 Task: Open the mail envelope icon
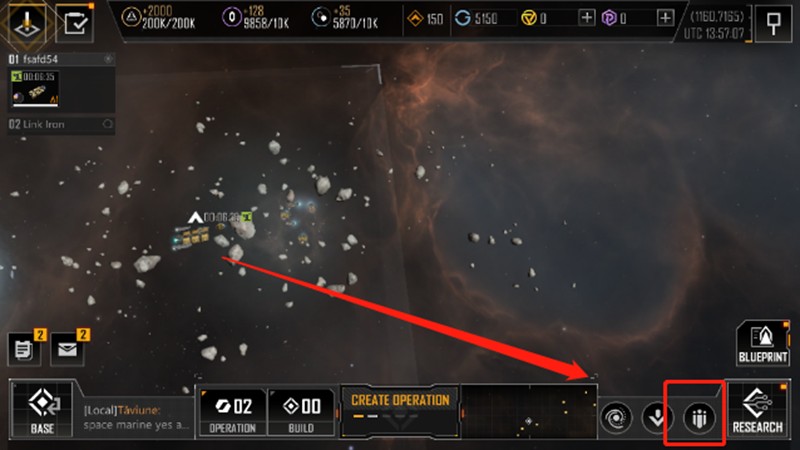click(66, 349)
